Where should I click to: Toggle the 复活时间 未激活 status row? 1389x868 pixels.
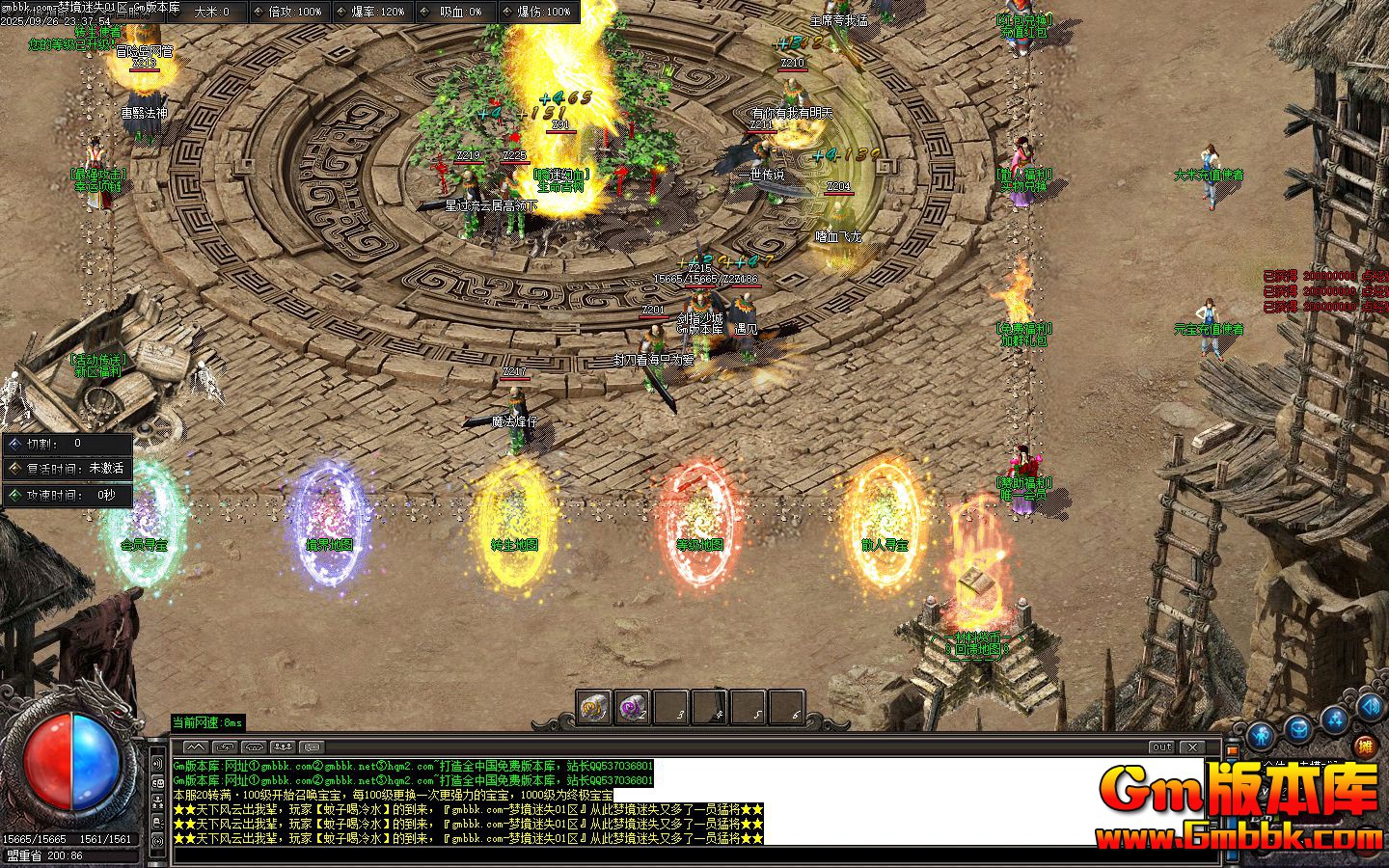(x=68, y=470)
